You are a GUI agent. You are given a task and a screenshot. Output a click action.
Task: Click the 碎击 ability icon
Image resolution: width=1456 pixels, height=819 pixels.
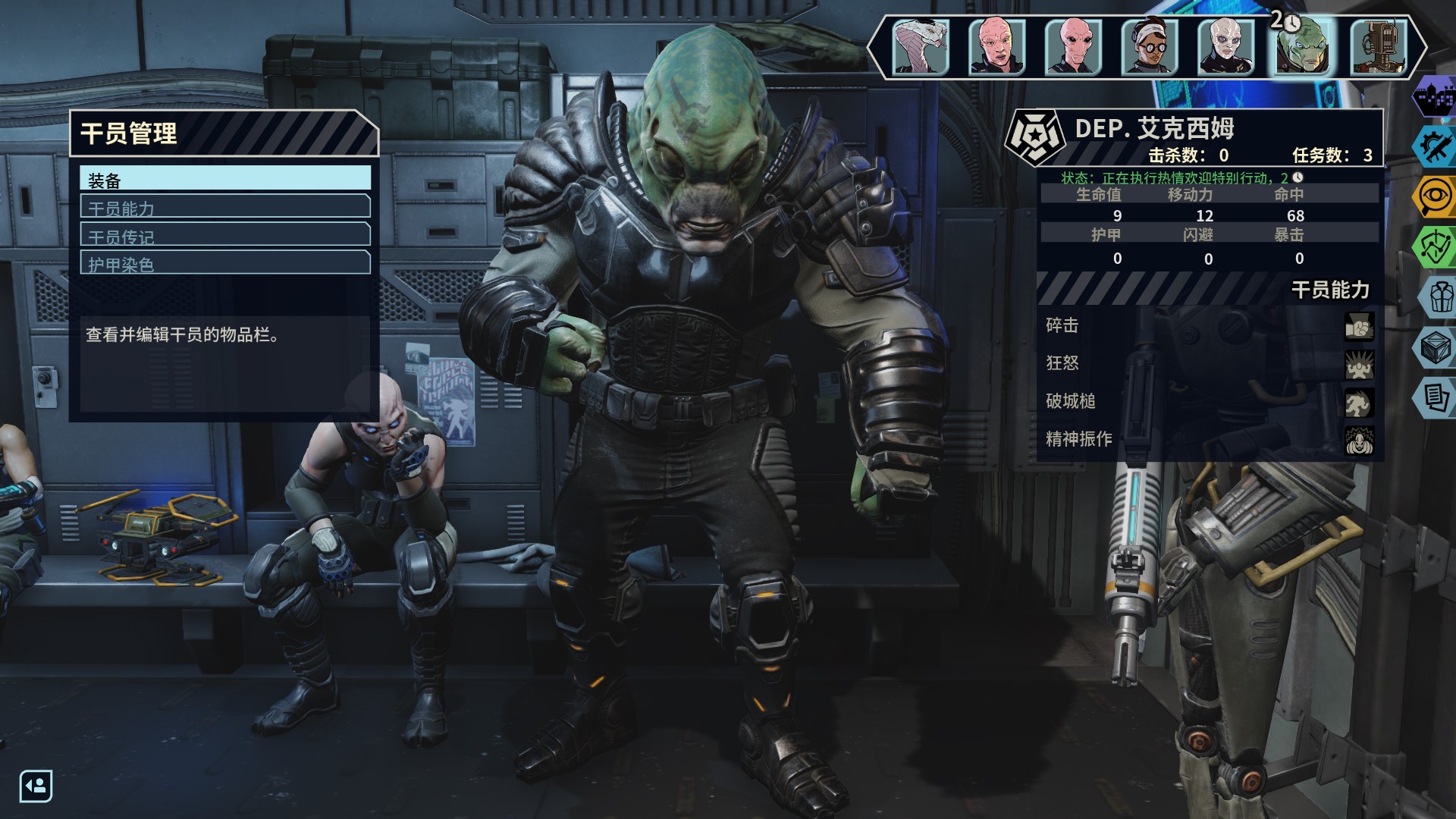pos(1359,326)
